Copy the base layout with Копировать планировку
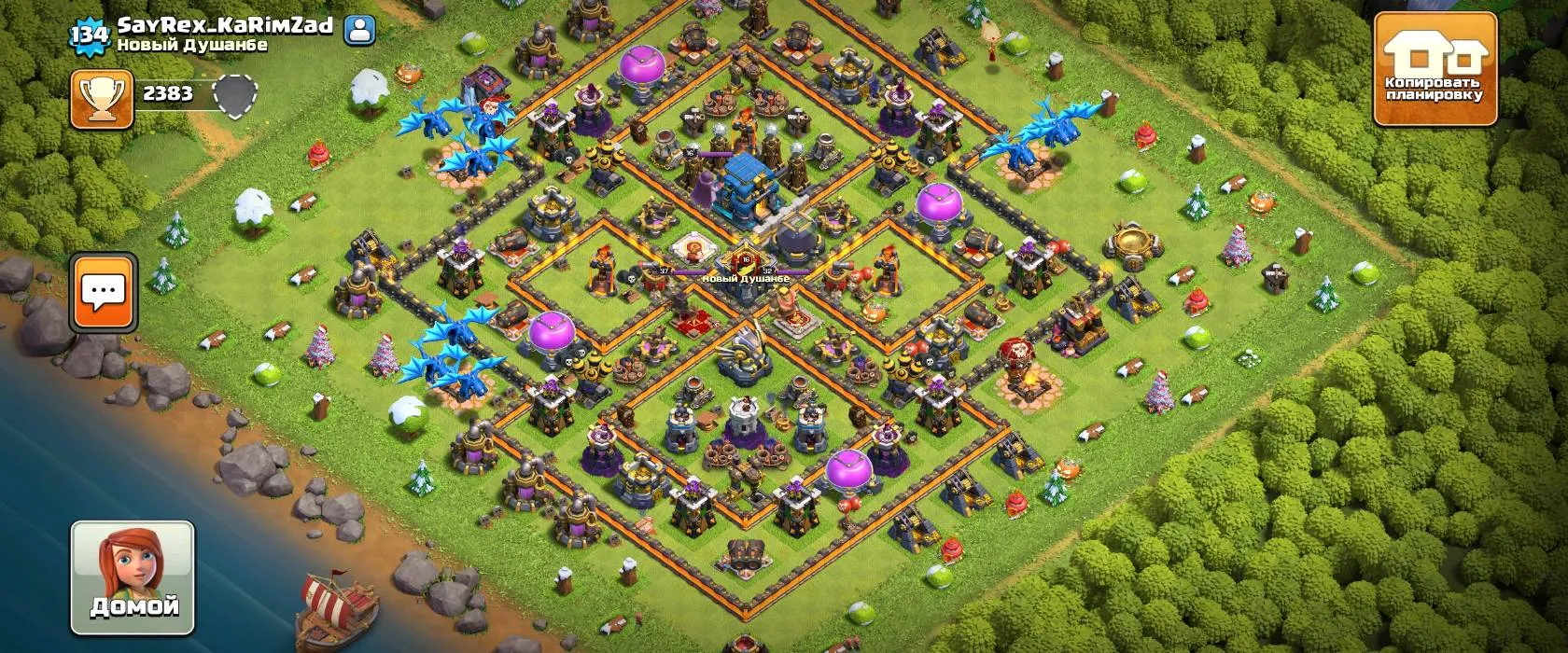The height and width of the screenshot is (653, 1568). (1435, 71)
